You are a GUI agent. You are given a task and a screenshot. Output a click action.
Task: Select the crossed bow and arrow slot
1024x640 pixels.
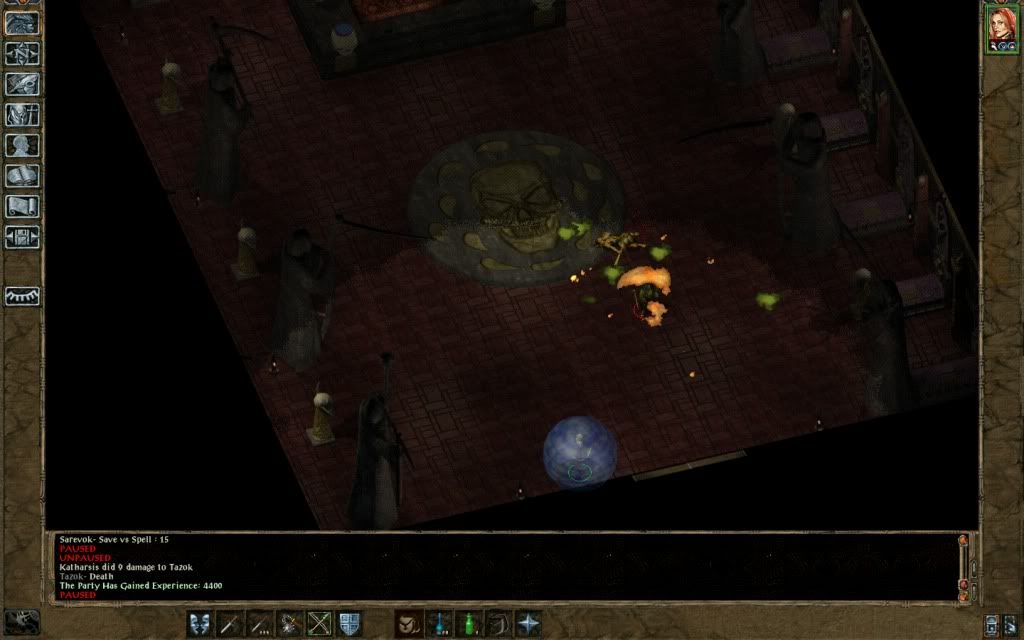pyautogui.click(x=320, y=623)
